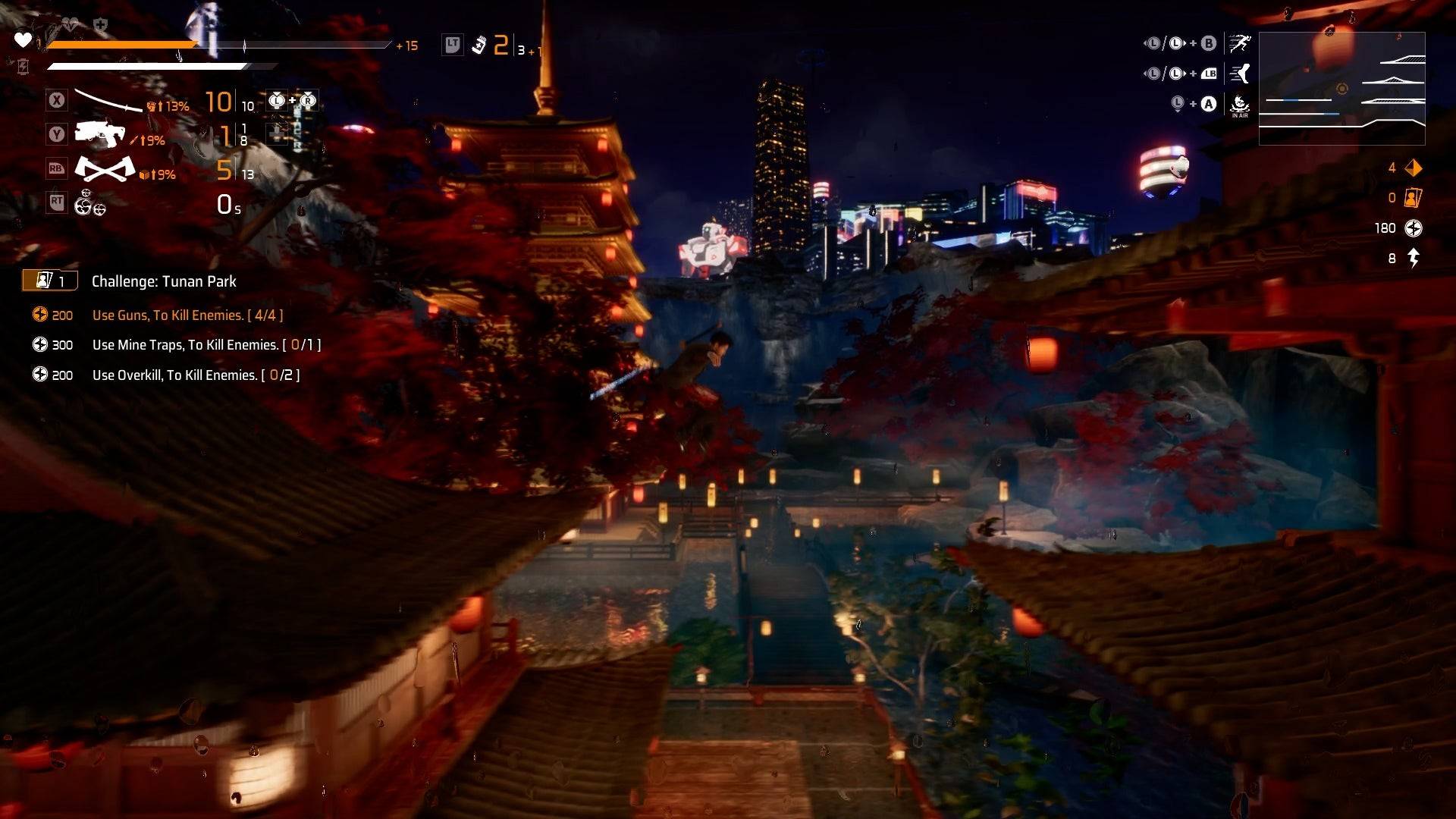Click the white heart health icon
This screenshot has height=819, width=1456.
pos(24,39)
